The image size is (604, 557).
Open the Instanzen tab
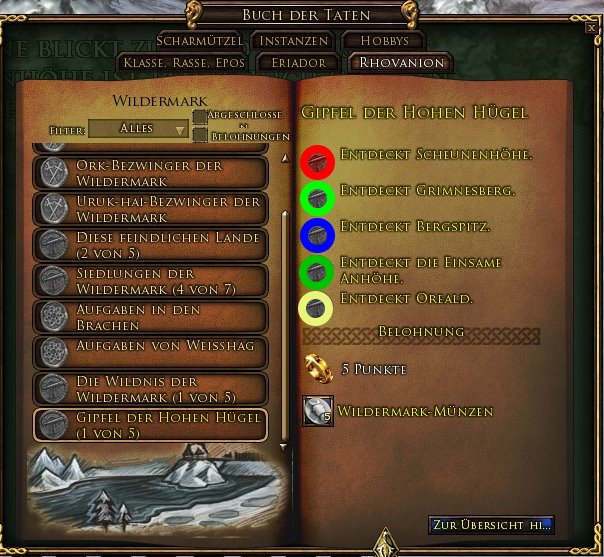point(289,41)
